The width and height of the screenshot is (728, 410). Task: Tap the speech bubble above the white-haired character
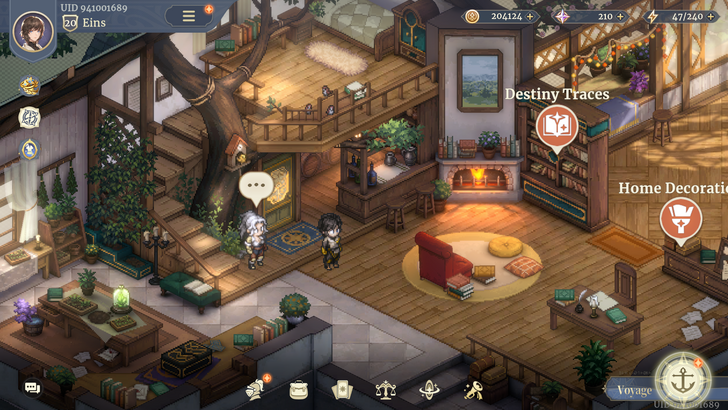(257, 186)
